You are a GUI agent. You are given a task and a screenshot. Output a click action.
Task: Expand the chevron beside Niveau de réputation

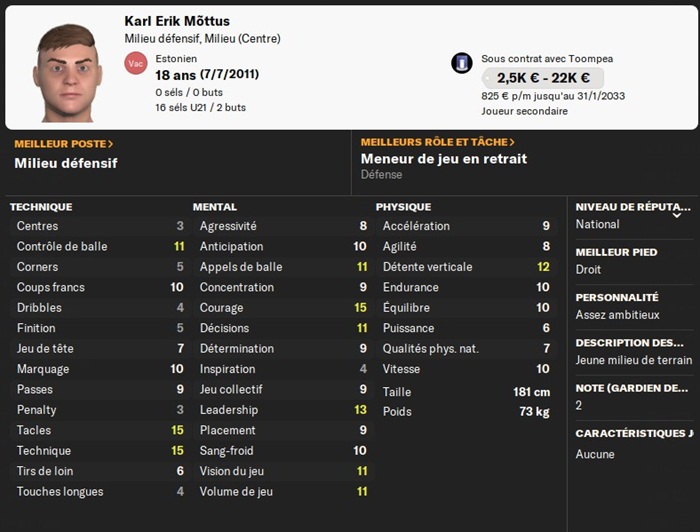[x=678, y=213]
